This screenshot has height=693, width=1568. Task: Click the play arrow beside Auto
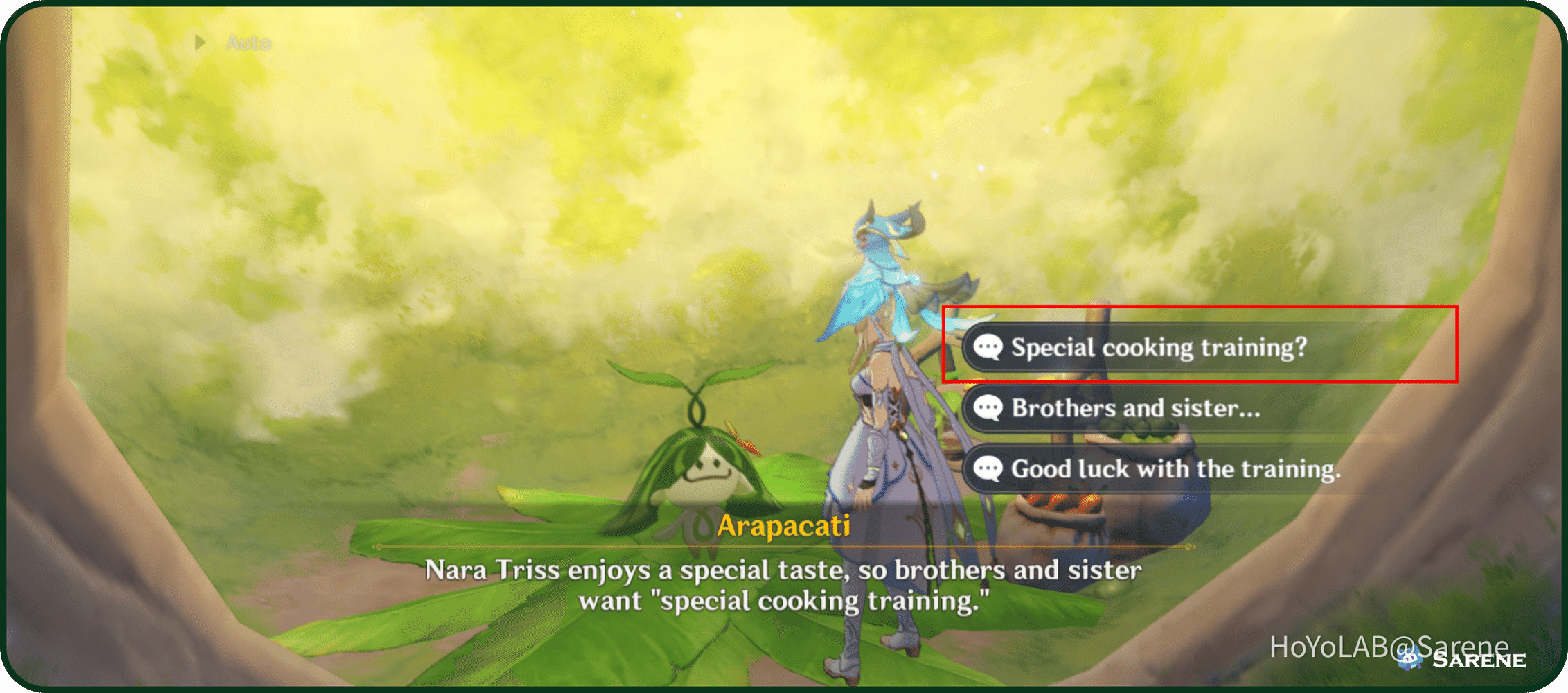pos(201,43)
